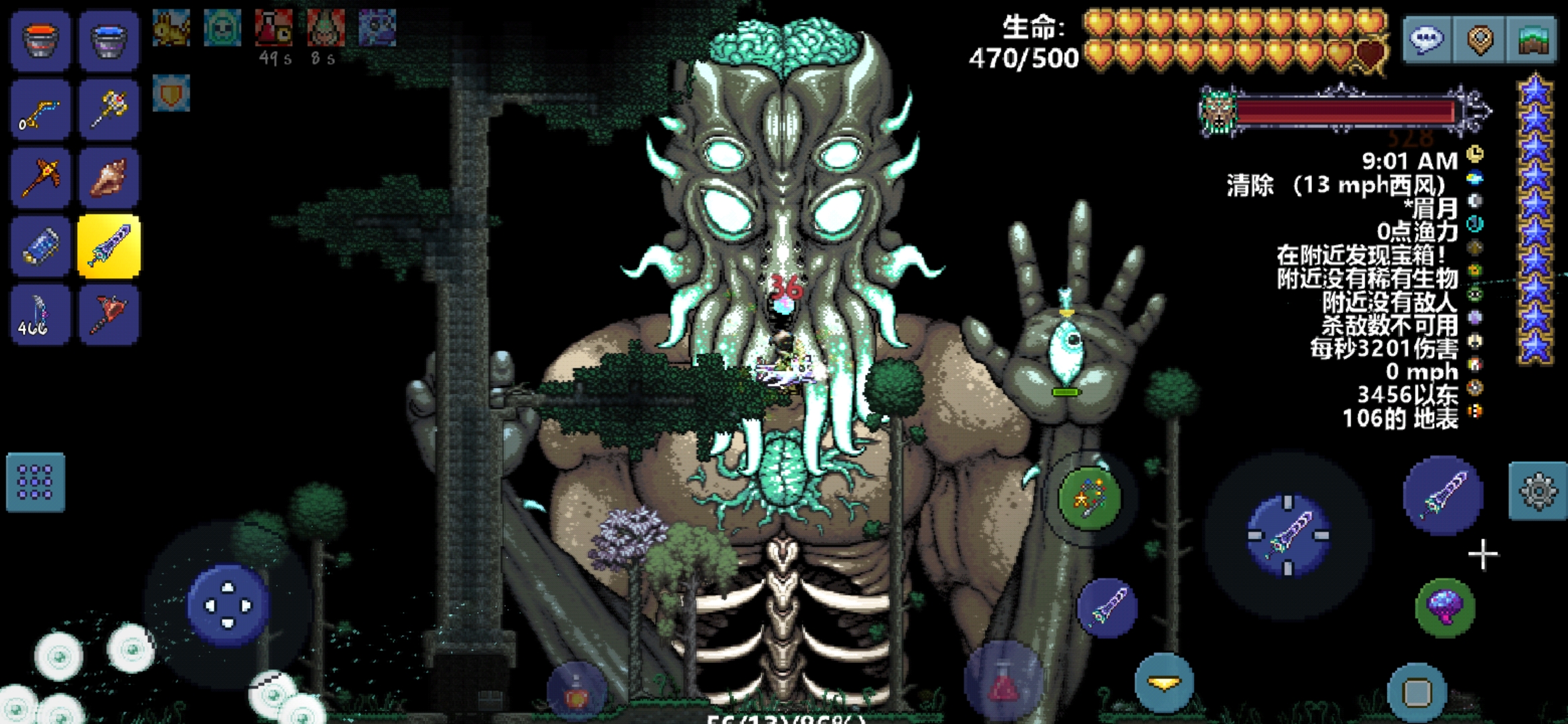Screen dimensions: 1568x724
Task: Open the chat speech bubble button
Action: 1427,40
